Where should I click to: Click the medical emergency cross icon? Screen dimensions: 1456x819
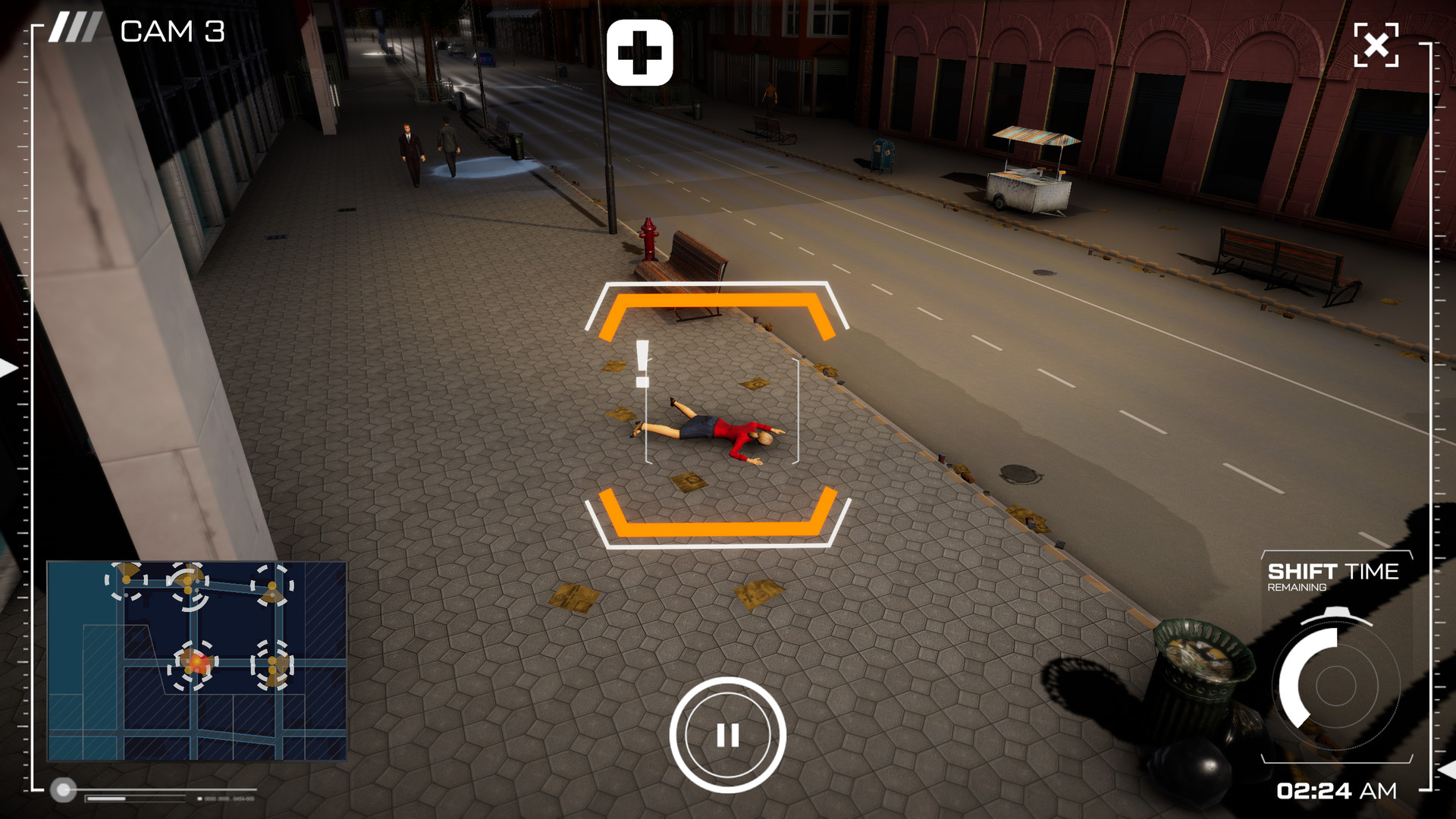click(641, 54)
